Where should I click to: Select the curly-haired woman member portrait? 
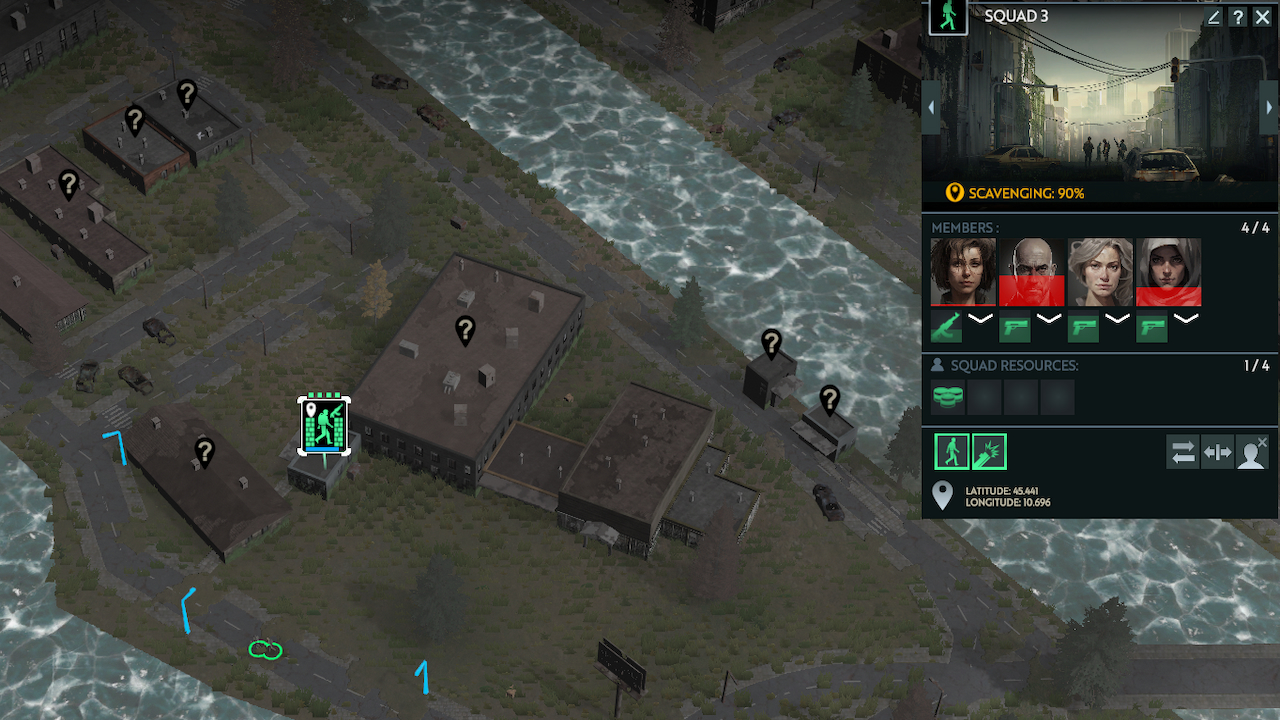(x=963, y=271)
